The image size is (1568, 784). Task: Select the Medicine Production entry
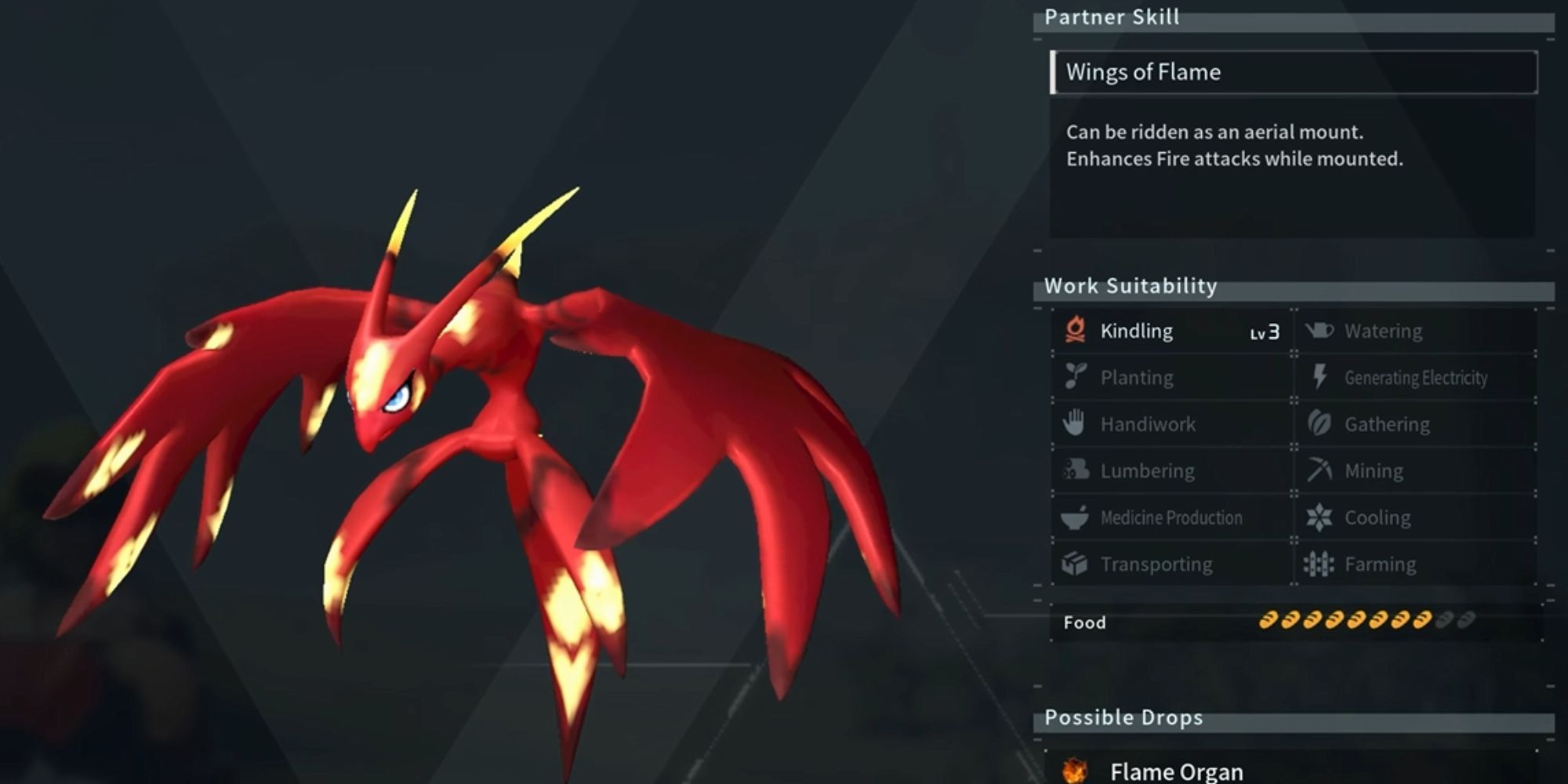(x=1172, y=517)
